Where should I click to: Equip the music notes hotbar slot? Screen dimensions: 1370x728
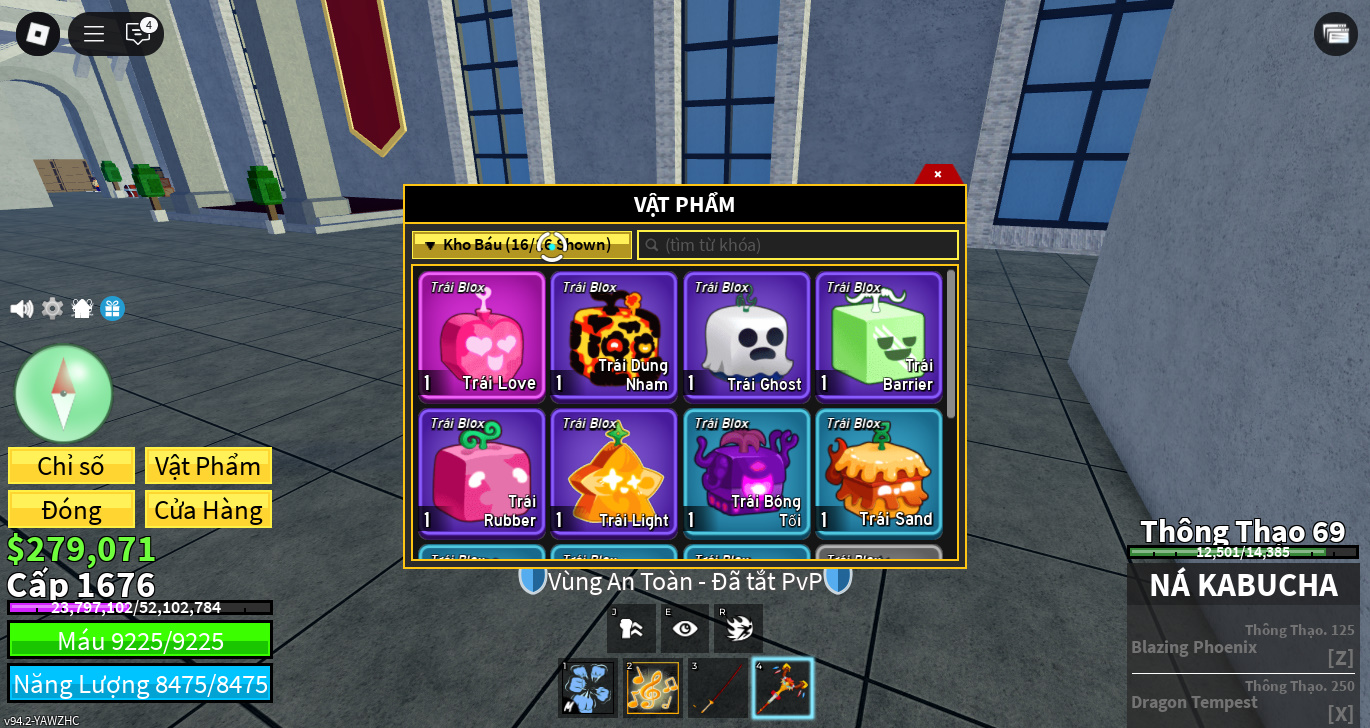(x=652, y=688)
